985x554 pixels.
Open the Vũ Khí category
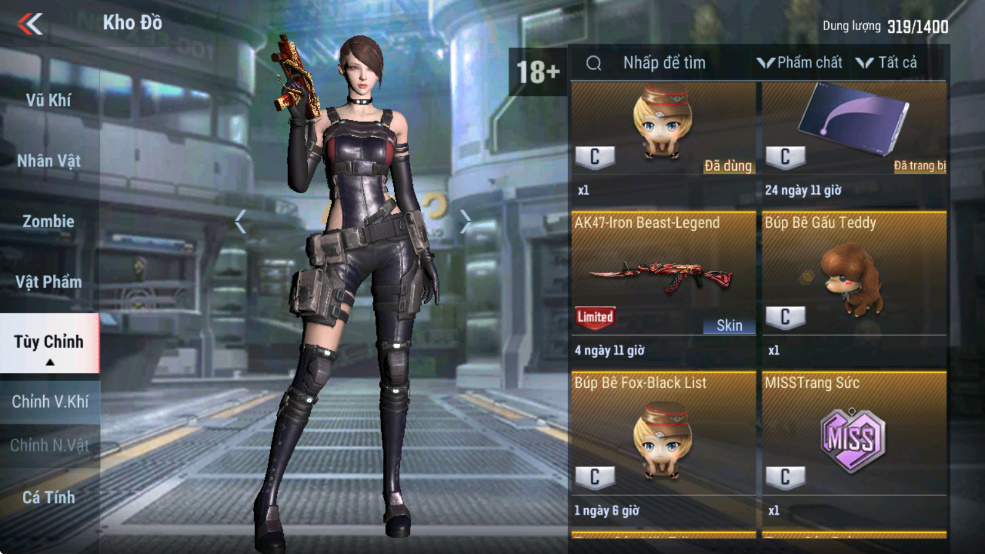(x=48, y=100)
